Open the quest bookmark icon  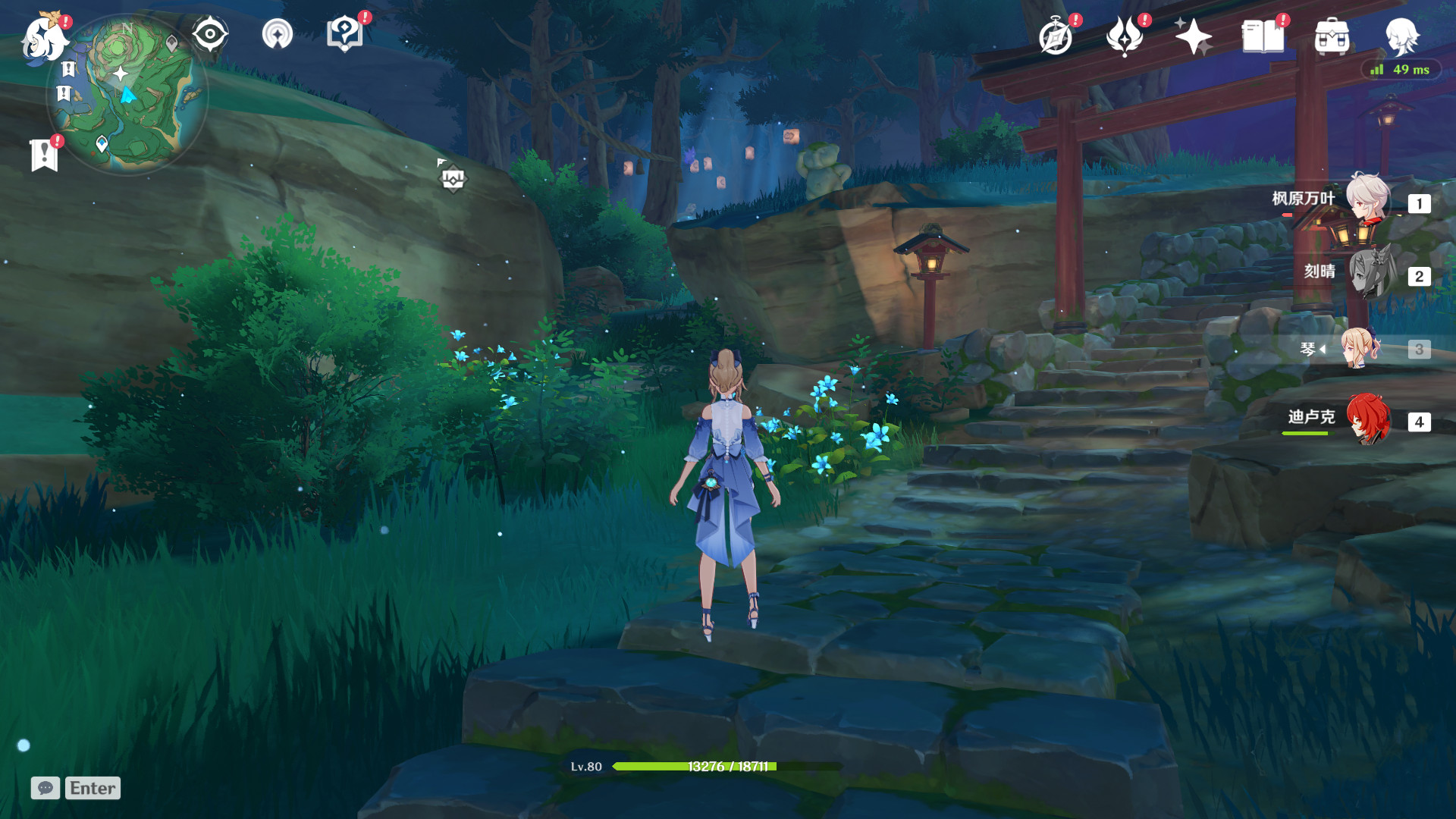[44, 155]
